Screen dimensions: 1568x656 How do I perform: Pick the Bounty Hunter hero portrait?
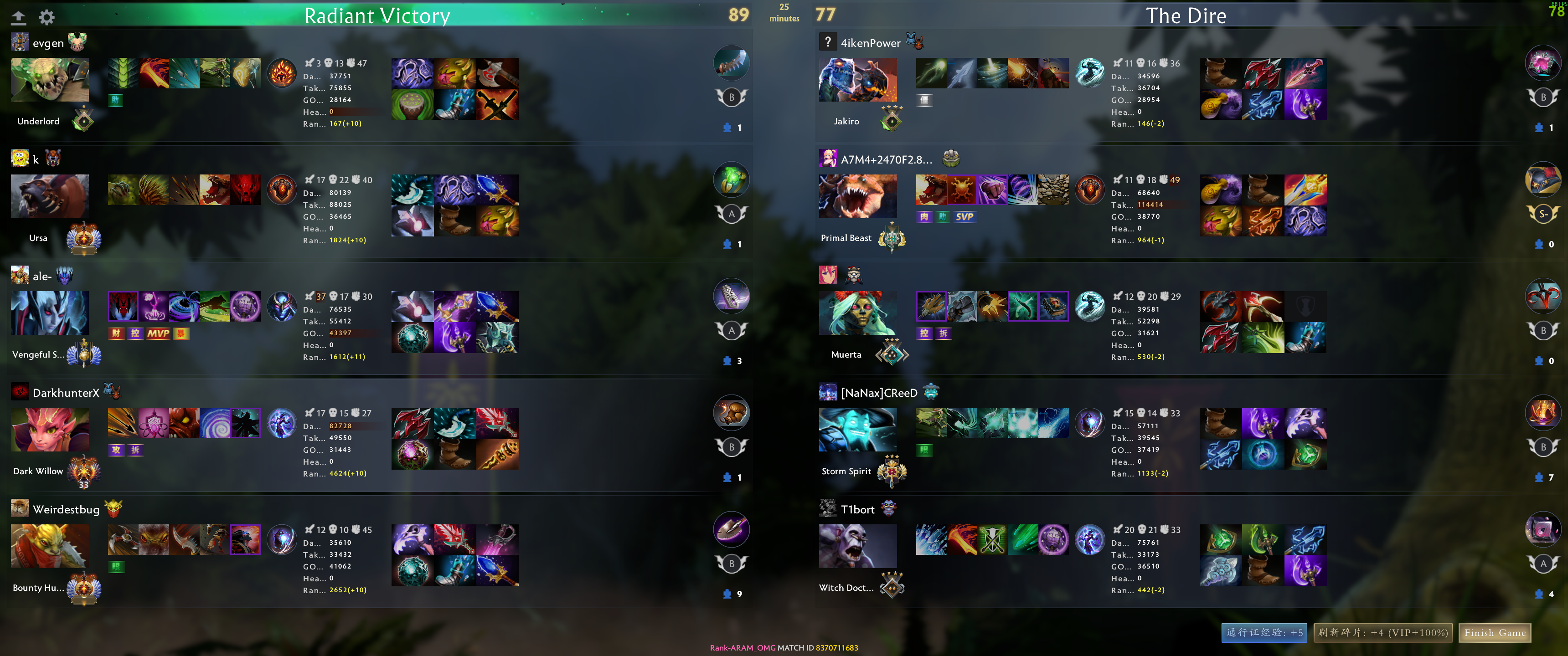pyautogui.click(x=50, y=546)
